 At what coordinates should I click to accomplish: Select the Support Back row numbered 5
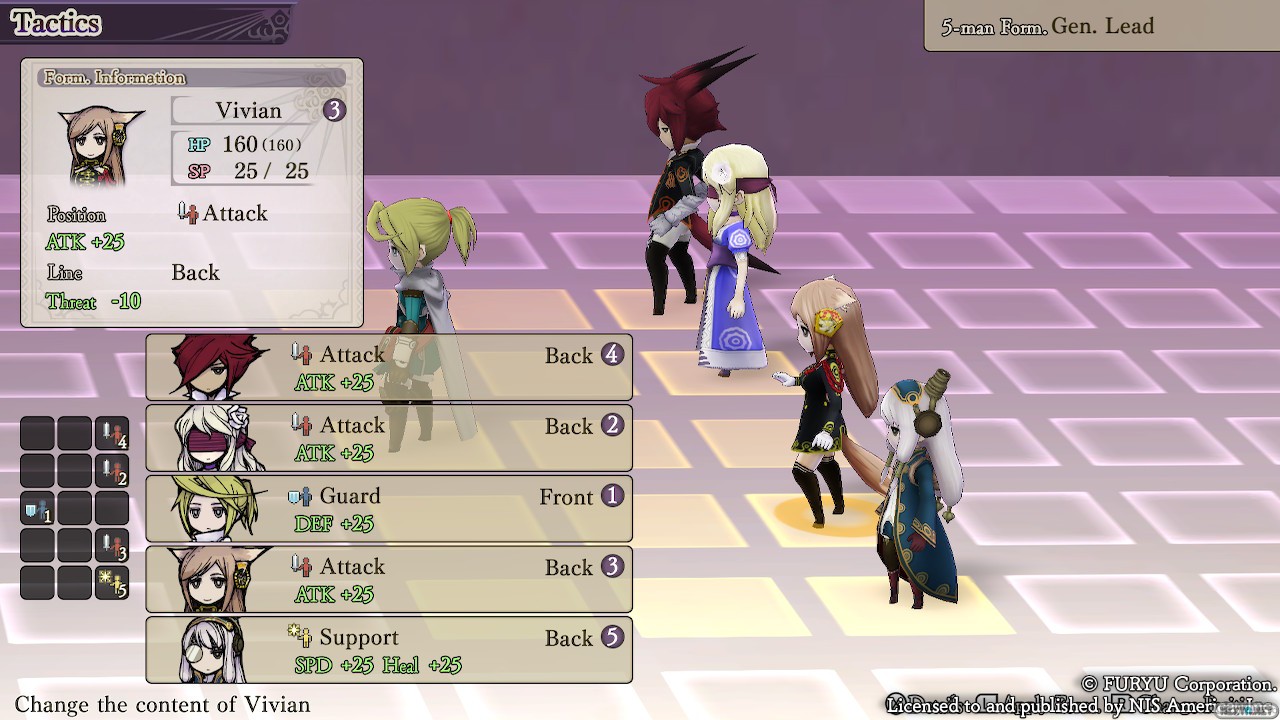pyautogui.click(x=389, y=651)
